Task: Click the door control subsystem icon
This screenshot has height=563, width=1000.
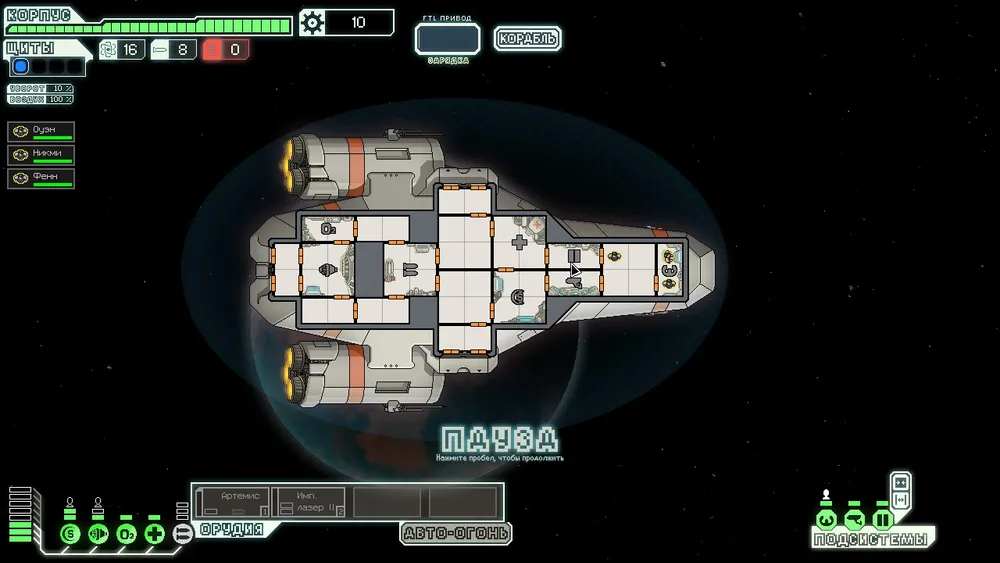Action: tap(882, 520)
